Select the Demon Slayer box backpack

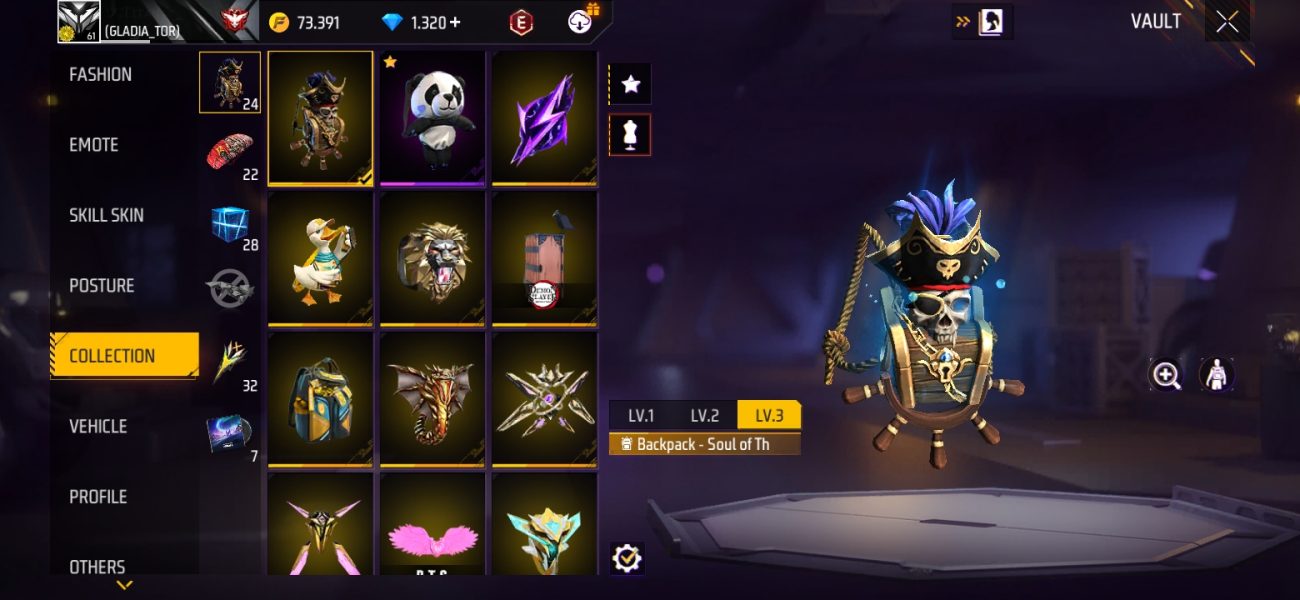[543, 259]
